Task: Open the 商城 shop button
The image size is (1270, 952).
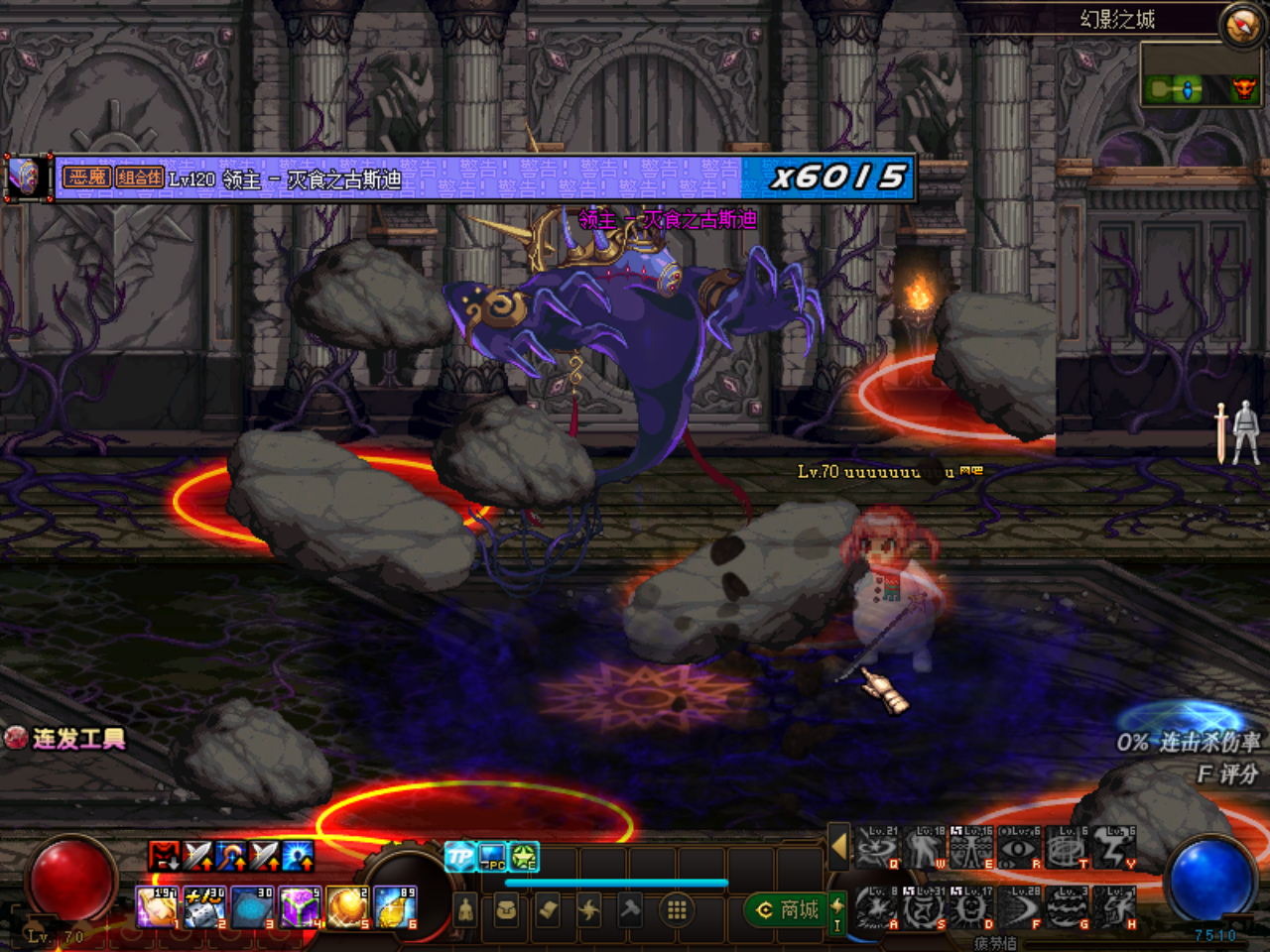Action: (789, 909)
